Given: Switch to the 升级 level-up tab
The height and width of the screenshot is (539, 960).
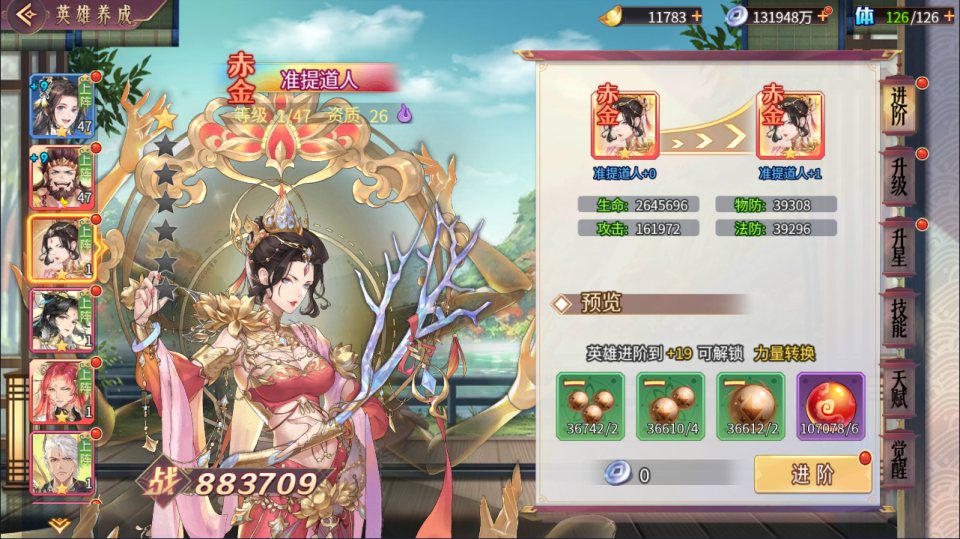Looking at the screenshot, I should (897, 178).
